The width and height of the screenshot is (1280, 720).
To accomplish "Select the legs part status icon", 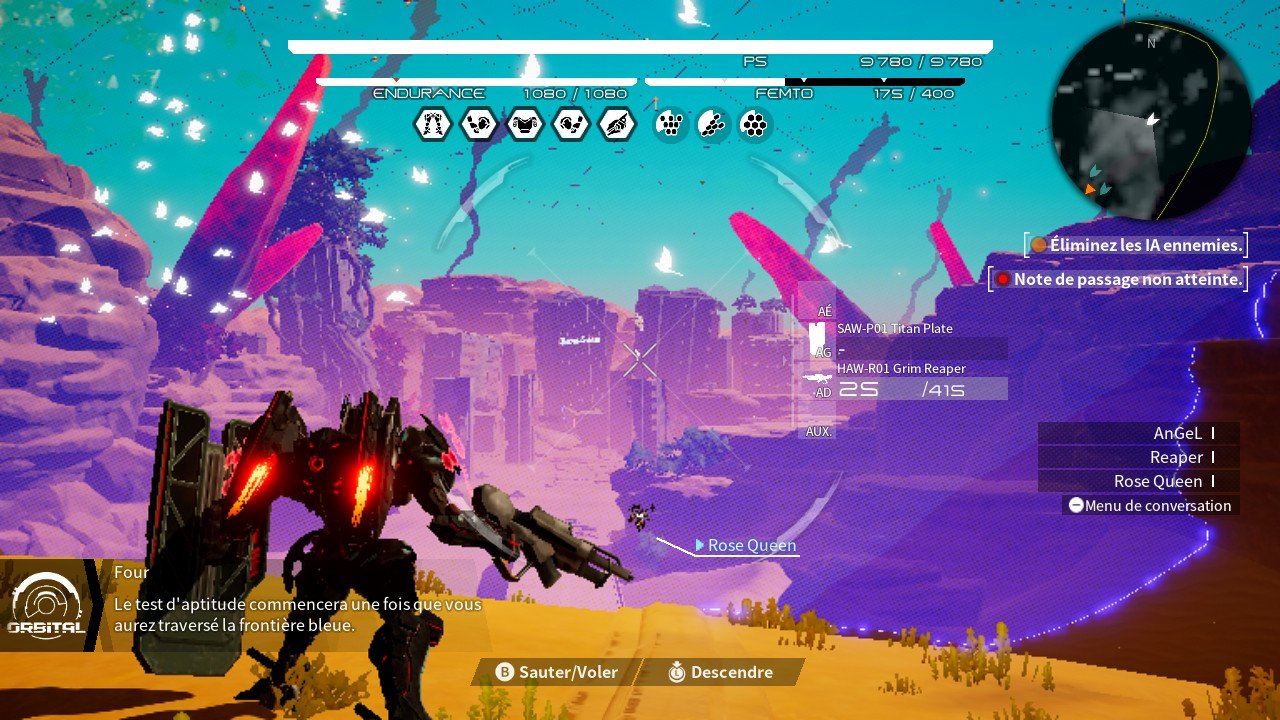I will click(x=432, y=125).
